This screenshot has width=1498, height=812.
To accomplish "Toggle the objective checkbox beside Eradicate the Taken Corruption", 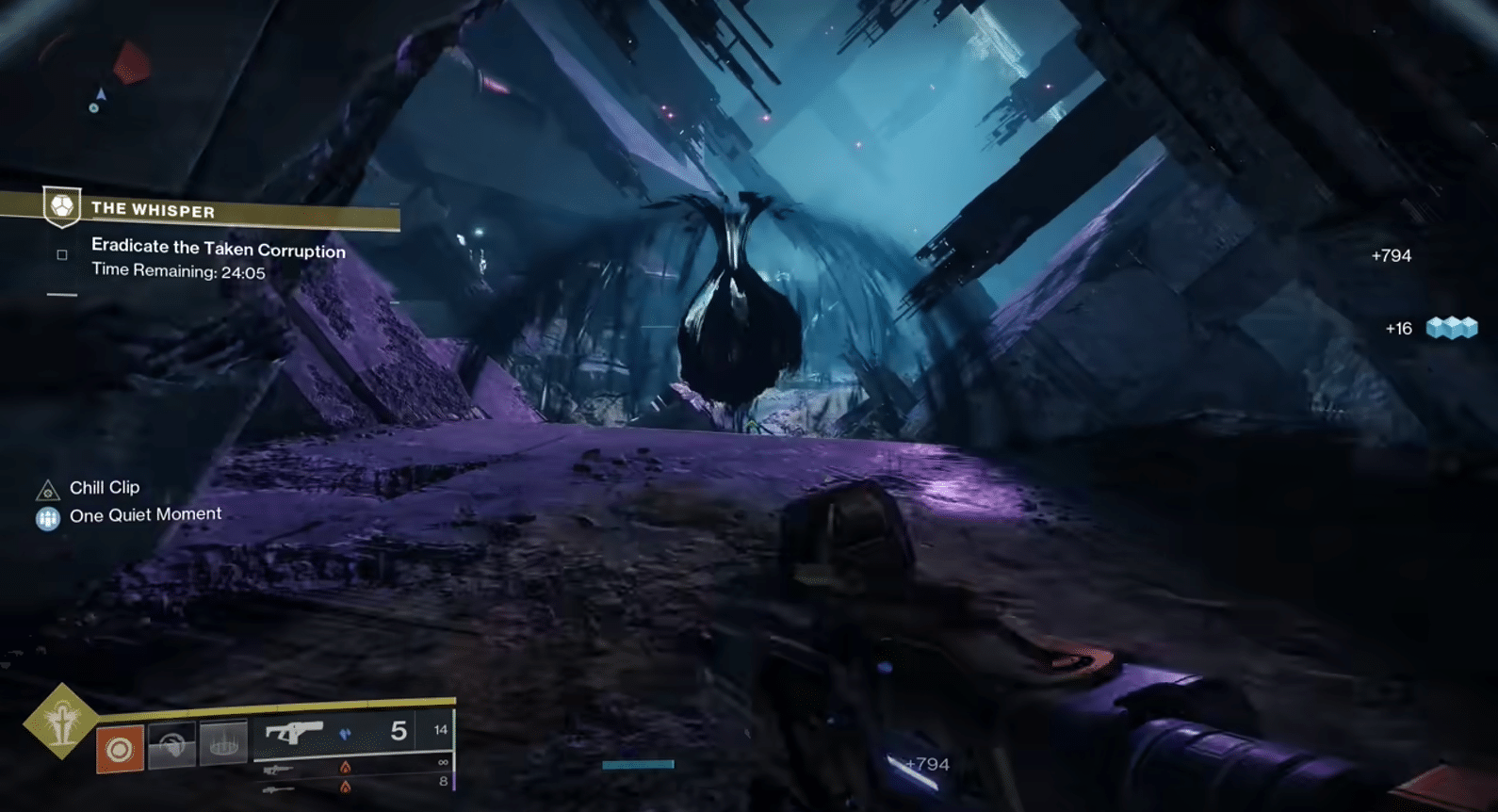I will tap(61, 254).
